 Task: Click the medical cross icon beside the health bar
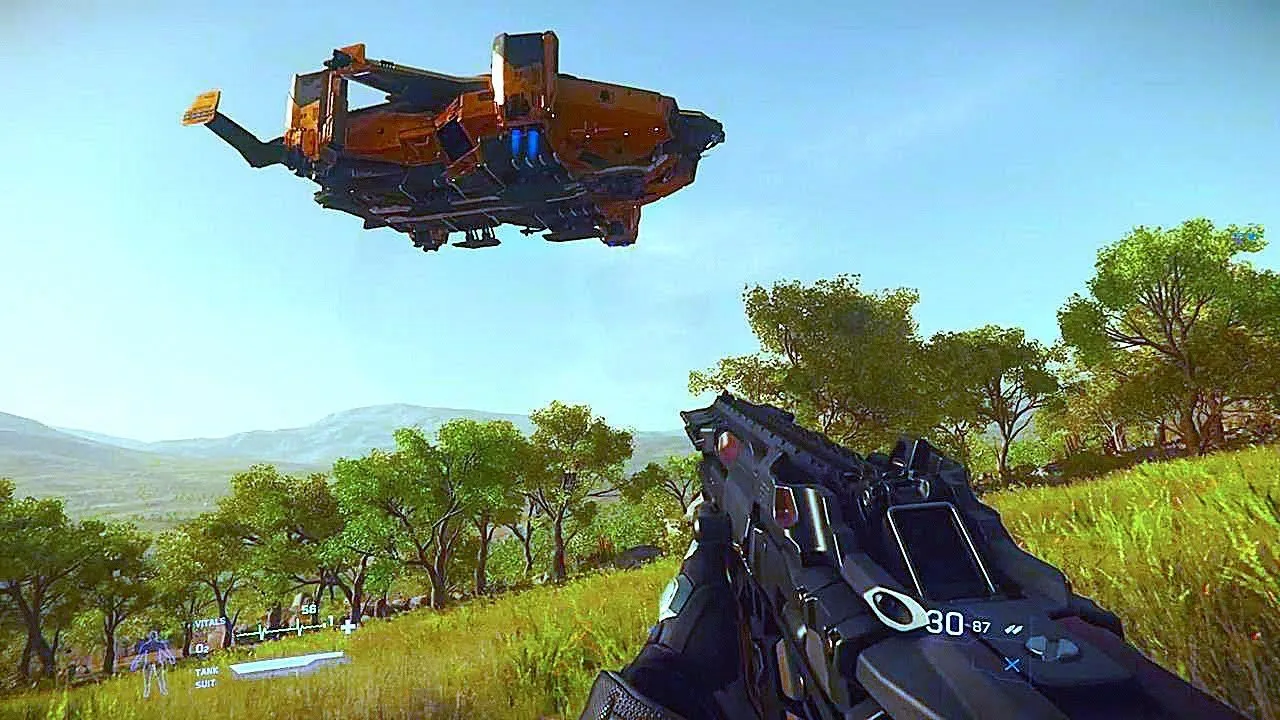[346, 628]
